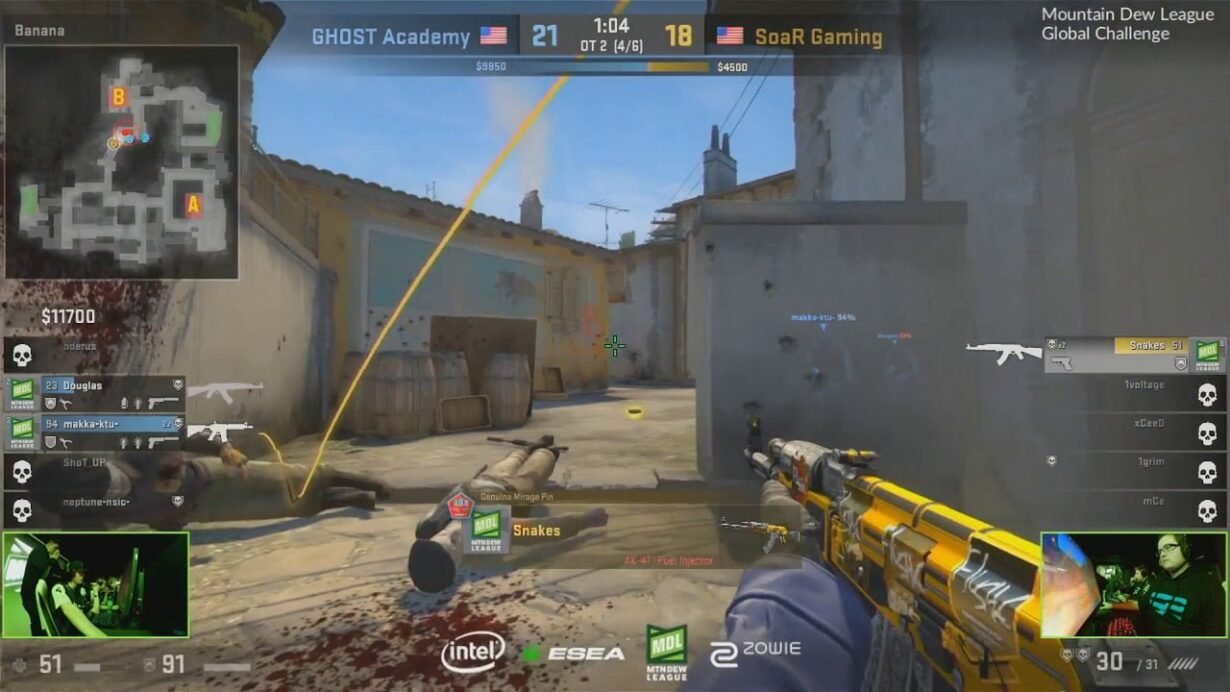The image size is (1230, 692).
Task: Select the highlighted Snakes player row
Action: (x=1135, y=354)
